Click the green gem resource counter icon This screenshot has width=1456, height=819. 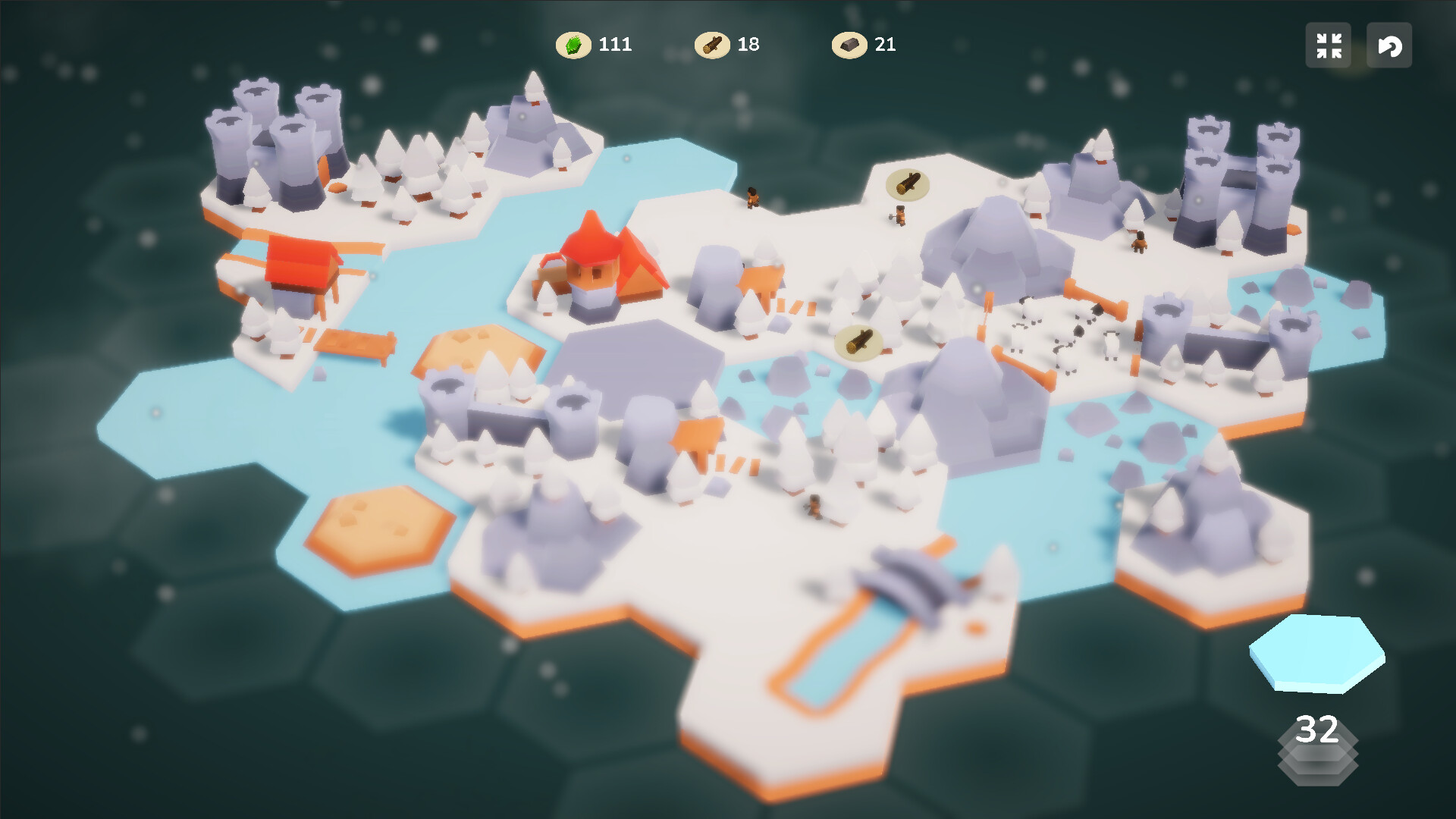point(574,45)
